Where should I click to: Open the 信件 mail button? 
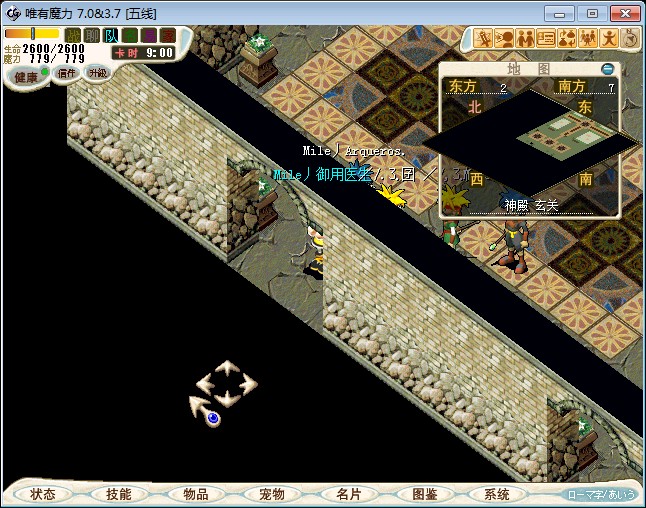[x=67, y=73]
